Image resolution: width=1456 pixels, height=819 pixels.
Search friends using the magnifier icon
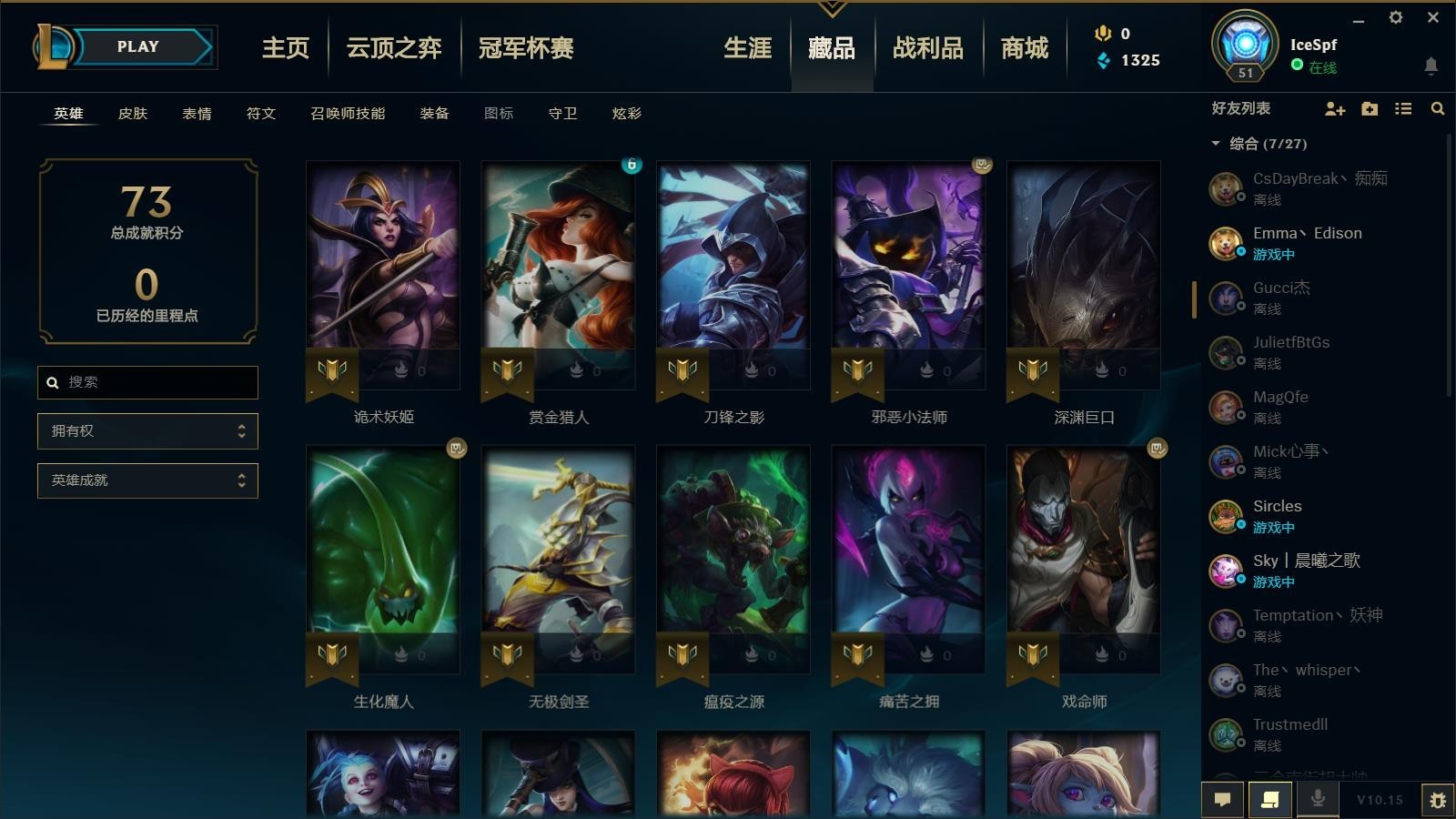1436,108
